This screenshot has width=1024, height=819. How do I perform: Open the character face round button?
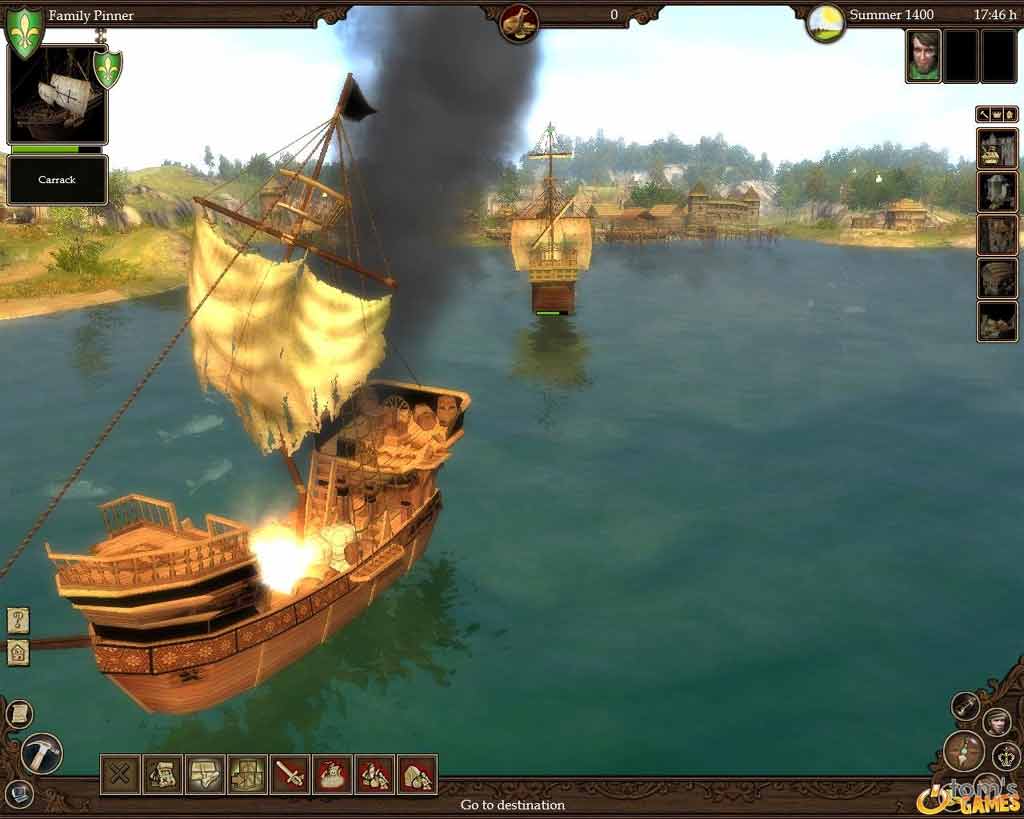(996, 721)
